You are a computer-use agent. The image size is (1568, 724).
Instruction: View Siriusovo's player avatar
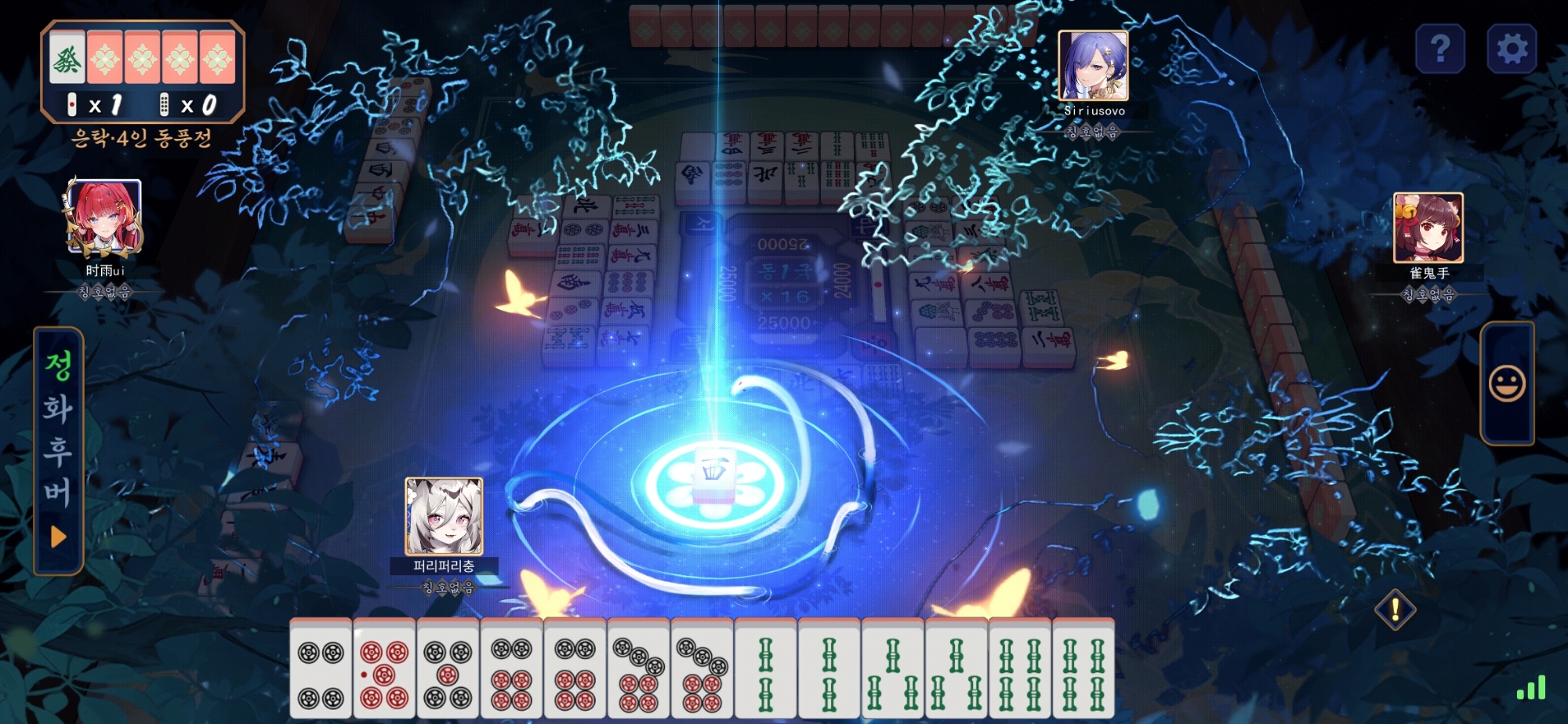coord(1093,66)
